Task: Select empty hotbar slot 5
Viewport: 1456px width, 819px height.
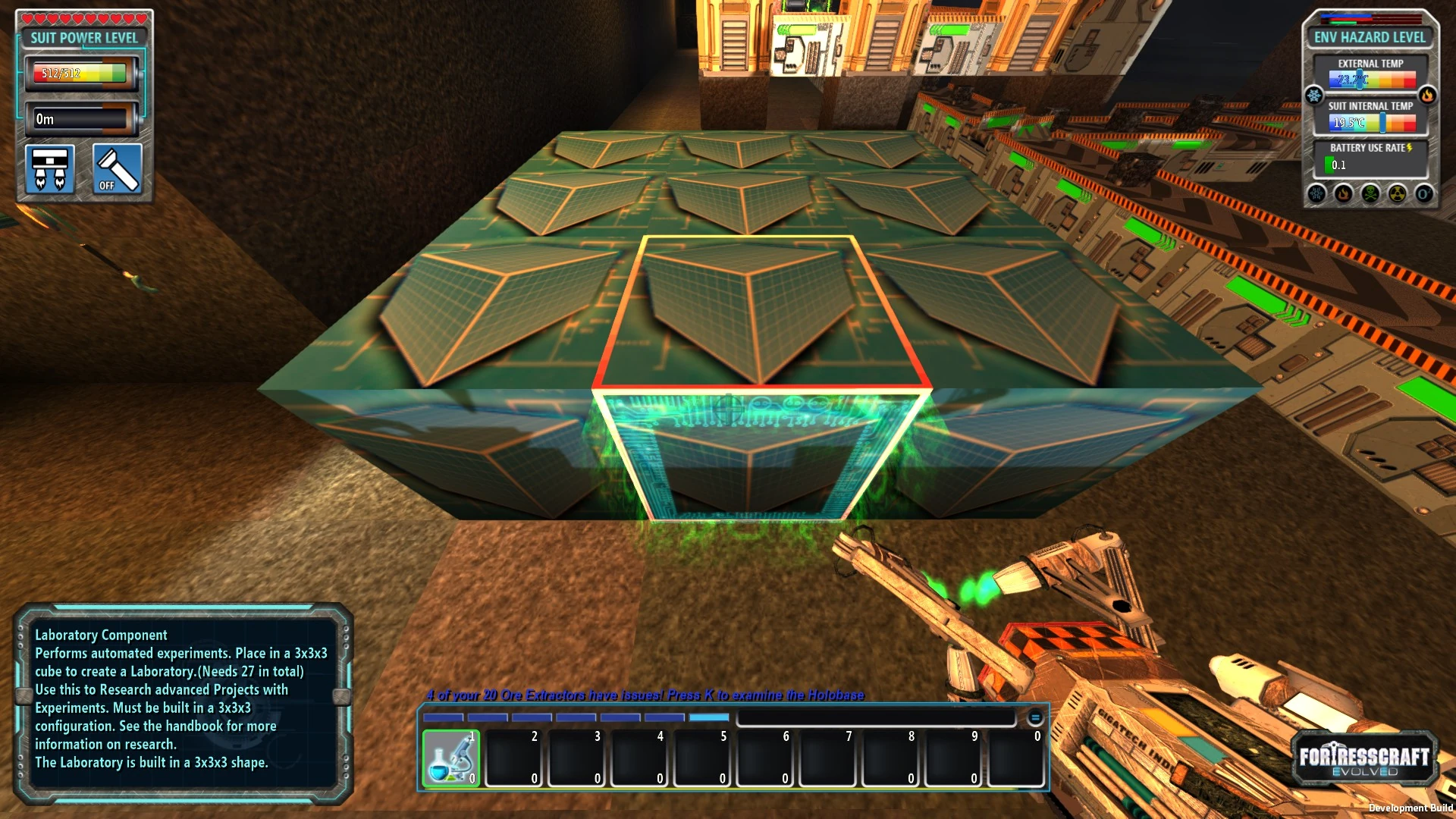Action: pyautogui.click(x=701, y=758)
